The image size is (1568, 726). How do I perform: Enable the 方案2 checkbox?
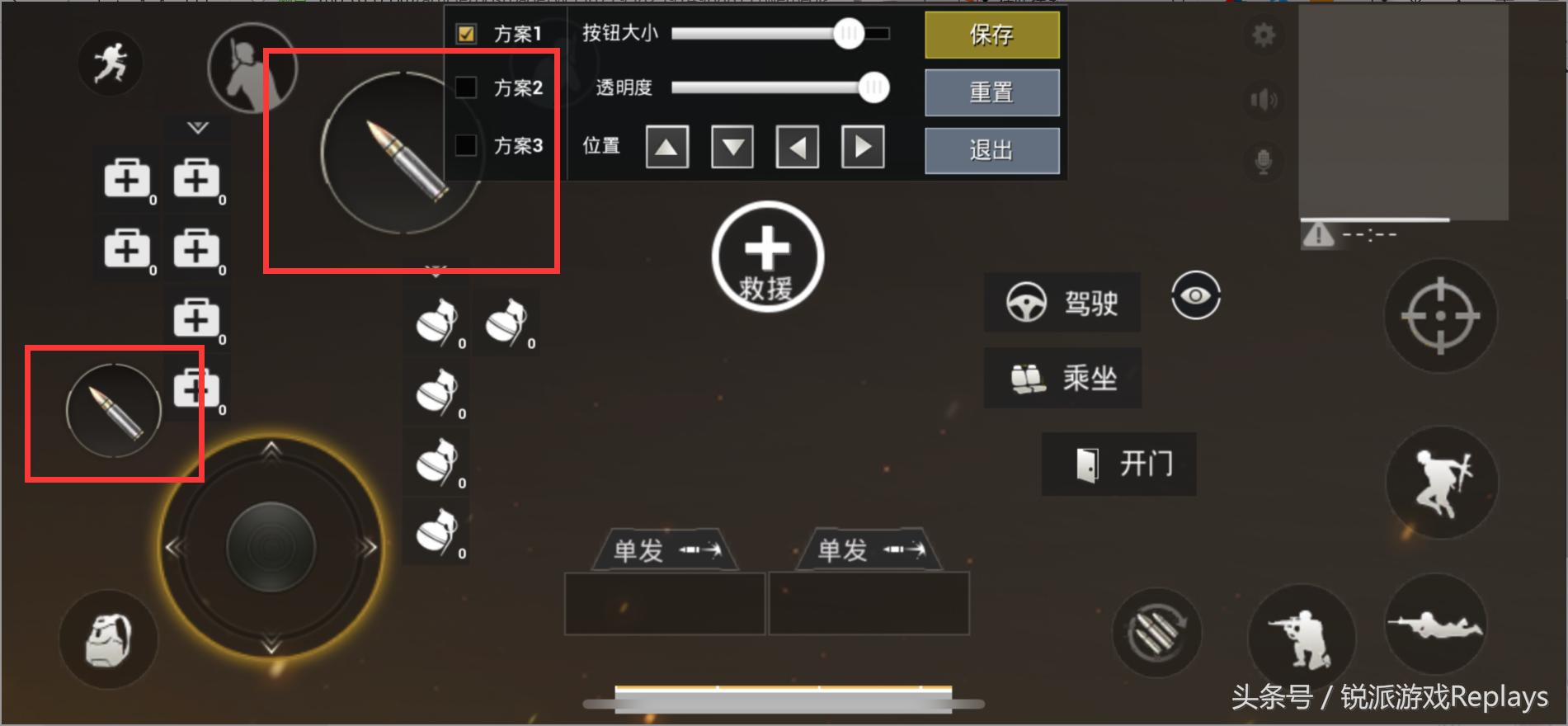(x=468, y=87)
